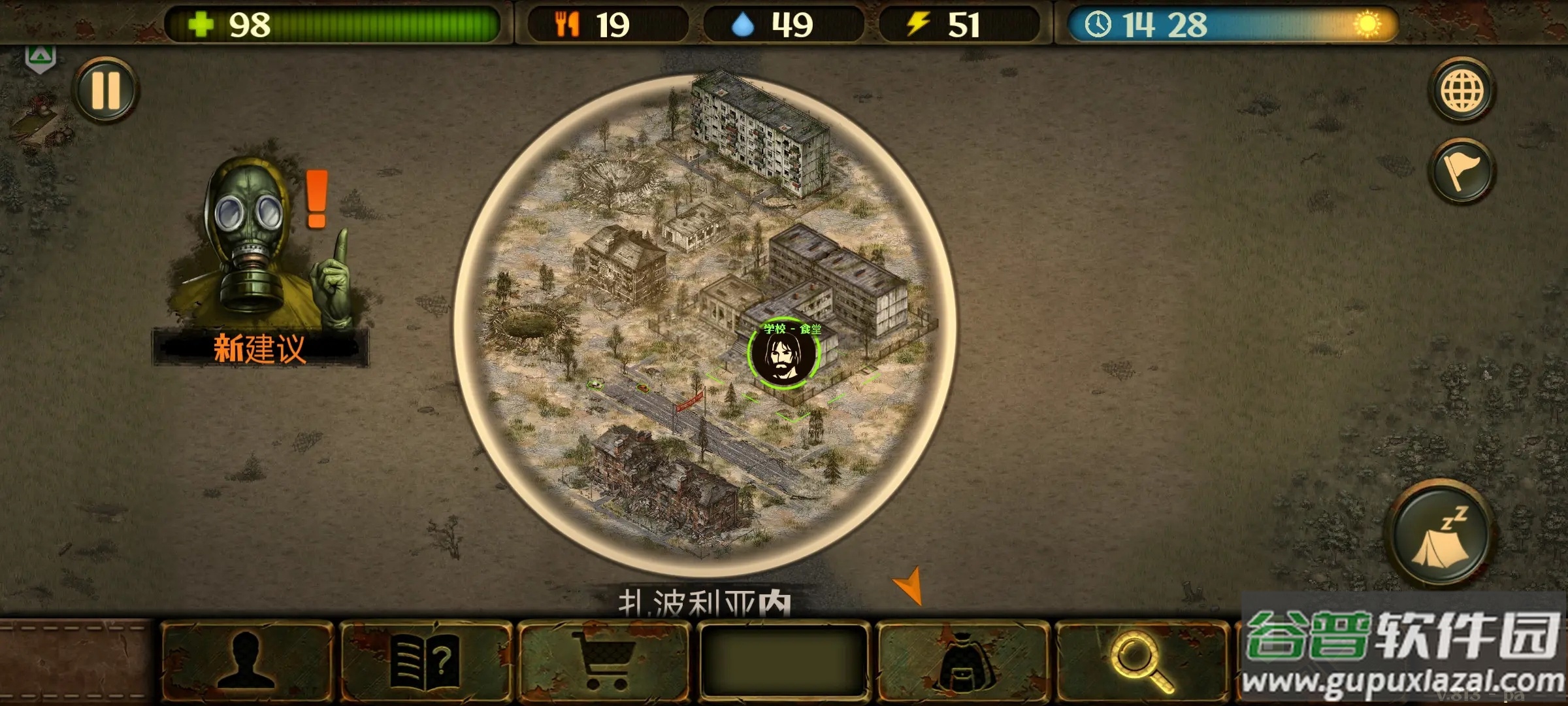Open the gas mask advisor's new suggestion
Image resolution: width=1568 pixels, height=706 pixels.
pyautogui.click(x=261, y=261)
